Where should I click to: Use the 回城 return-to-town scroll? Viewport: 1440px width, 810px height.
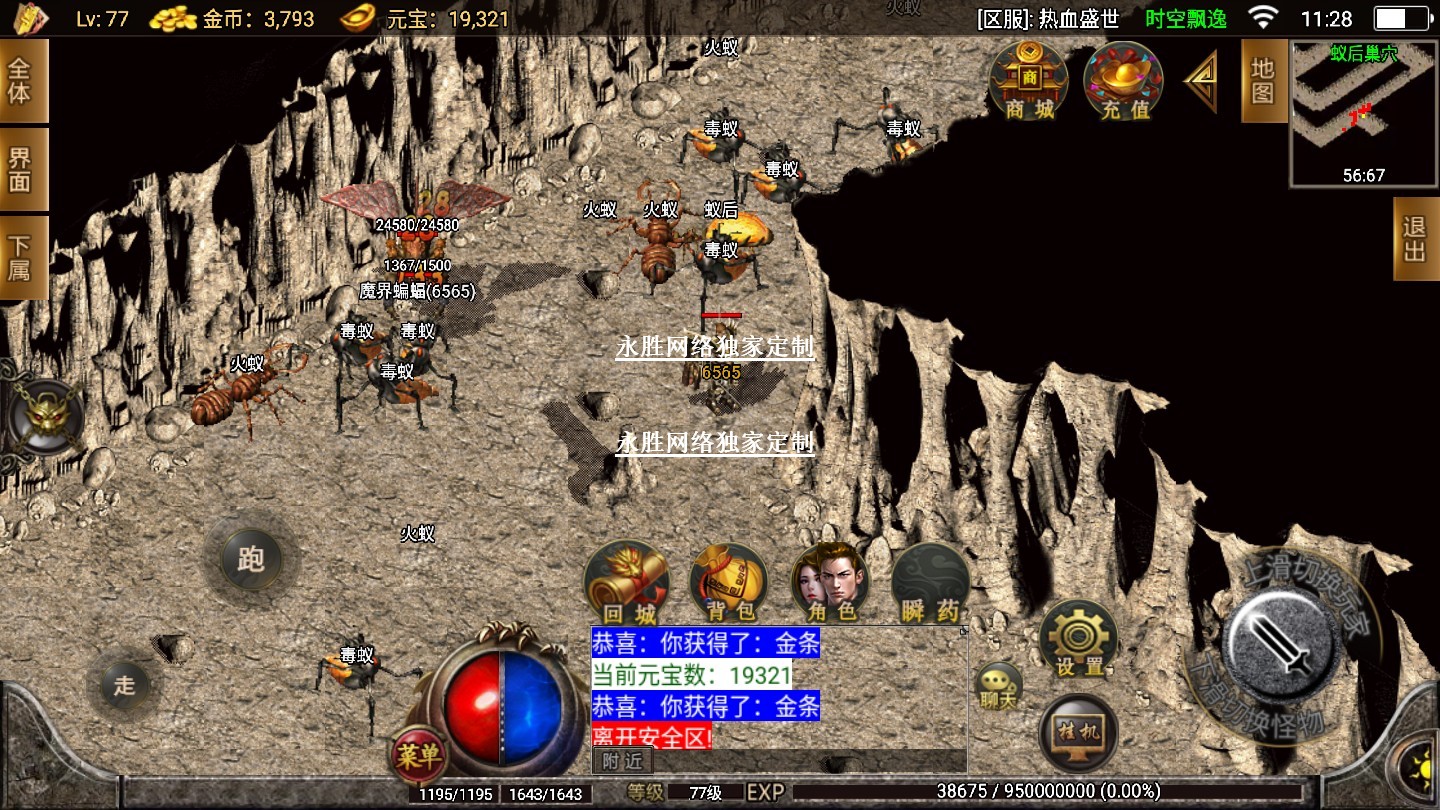pos(627,584)
